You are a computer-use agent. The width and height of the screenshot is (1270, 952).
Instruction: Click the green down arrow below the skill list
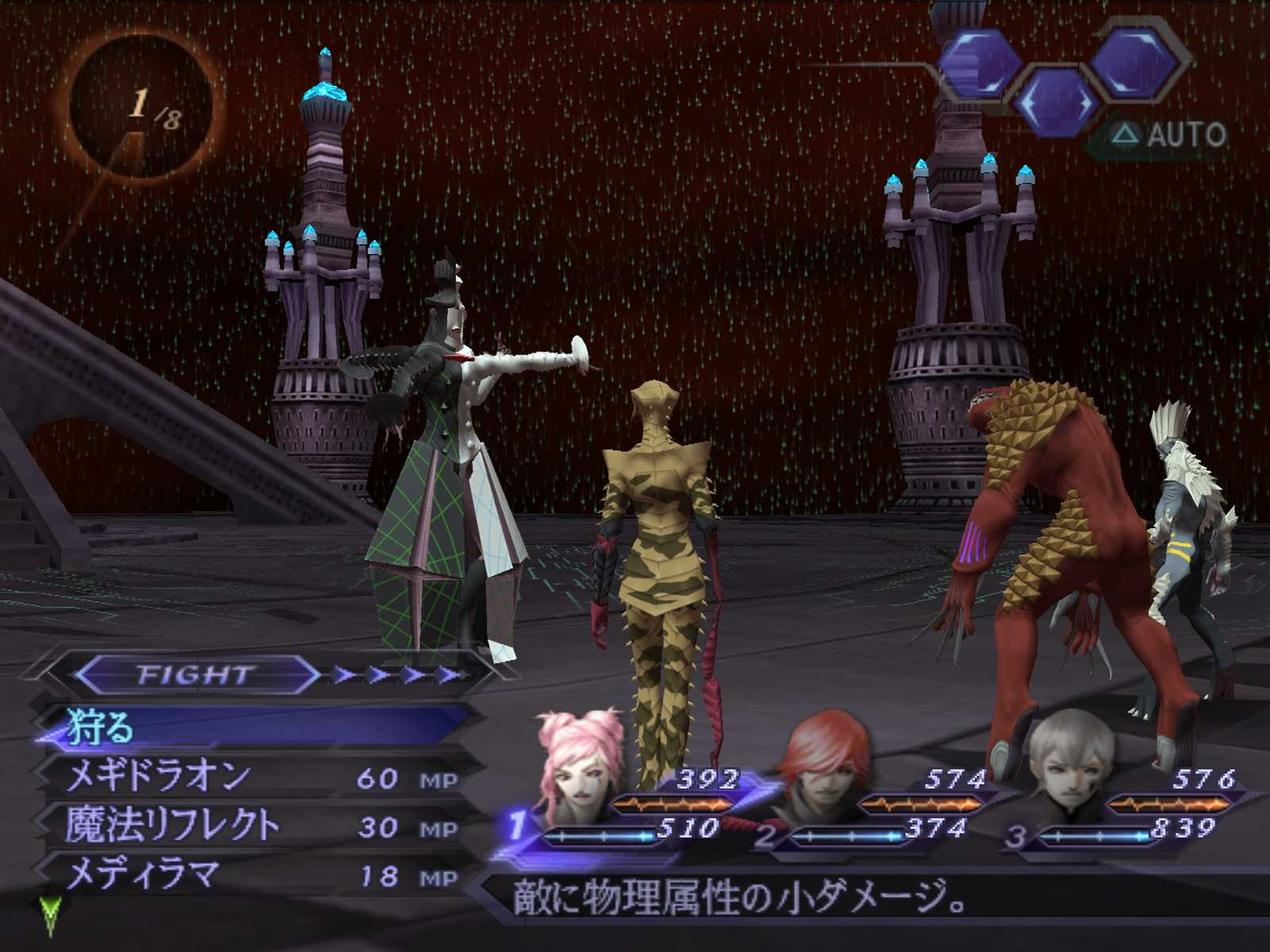coord(50,915)
